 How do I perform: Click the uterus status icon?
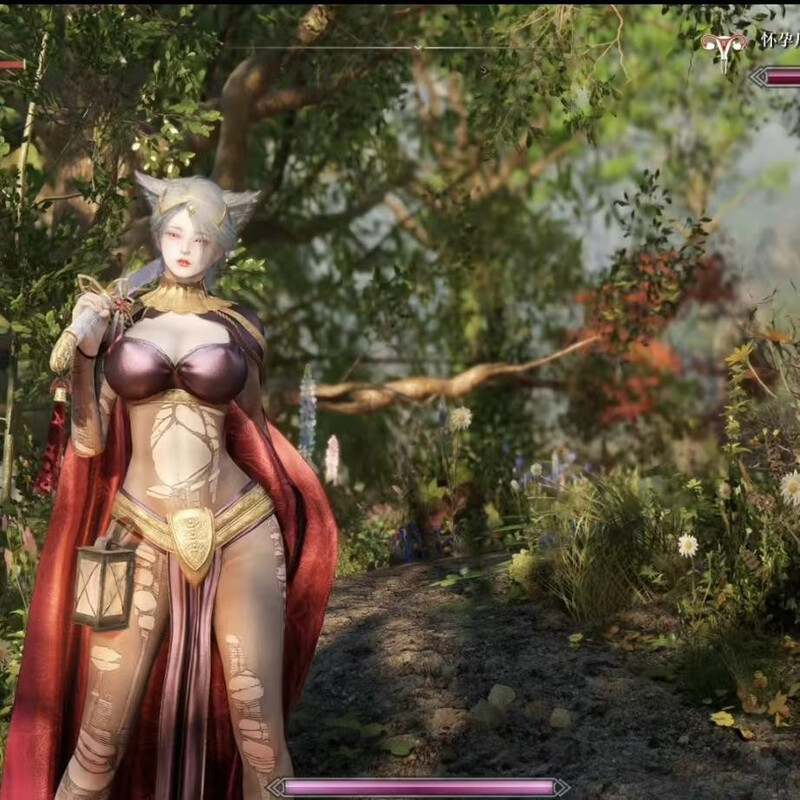724,48
